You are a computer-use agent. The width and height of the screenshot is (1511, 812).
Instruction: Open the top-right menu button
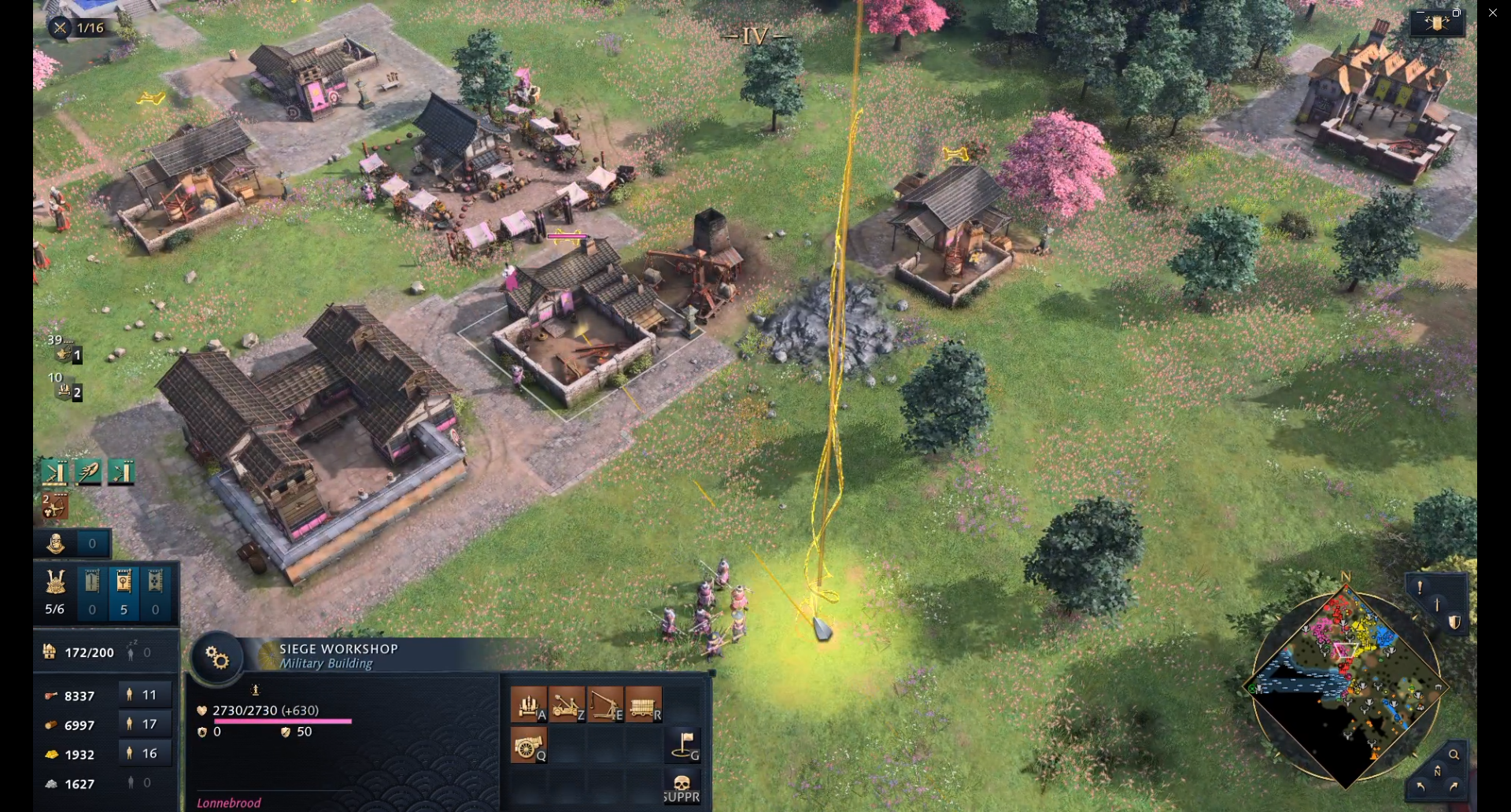coord(1437,22)
